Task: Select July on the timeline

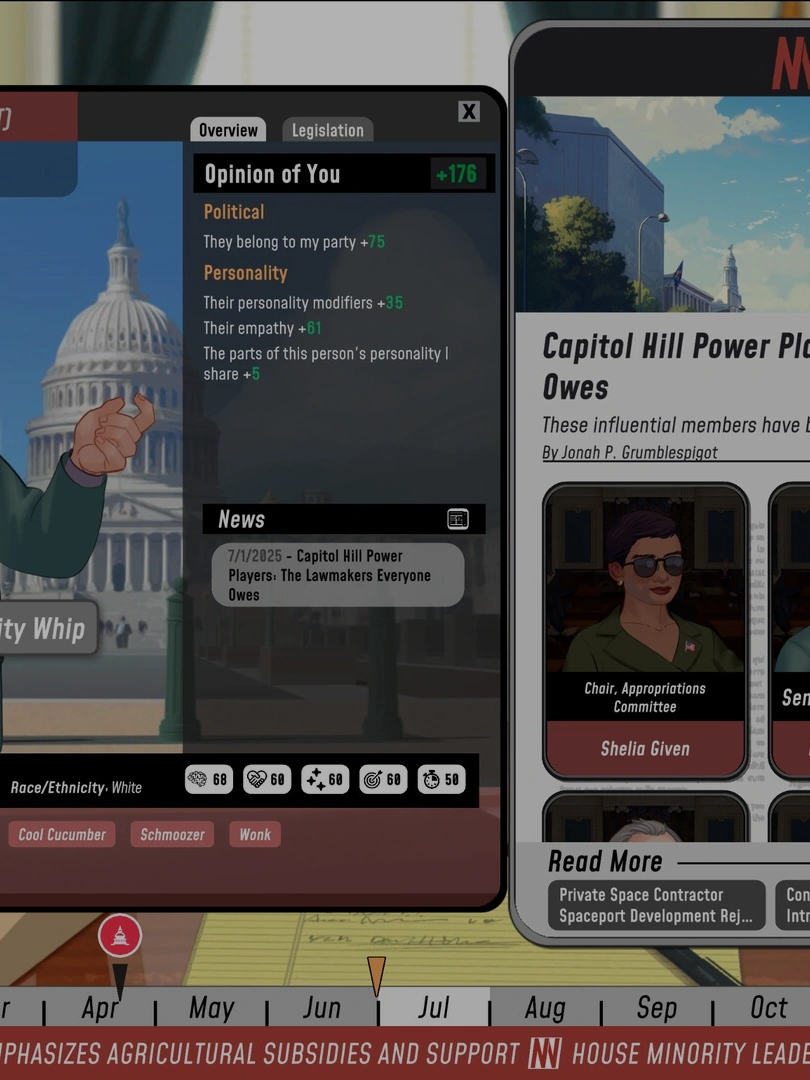Action: [x=434, y=1007]
